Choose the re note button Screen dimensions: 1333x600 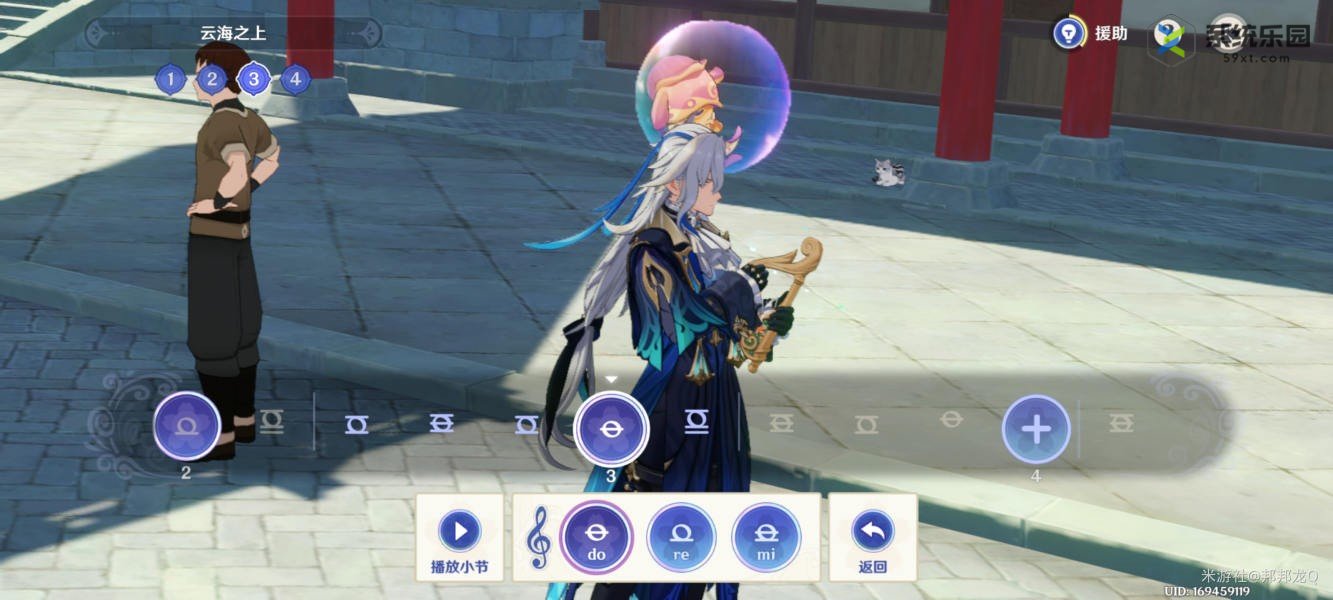tap(681, 537)
